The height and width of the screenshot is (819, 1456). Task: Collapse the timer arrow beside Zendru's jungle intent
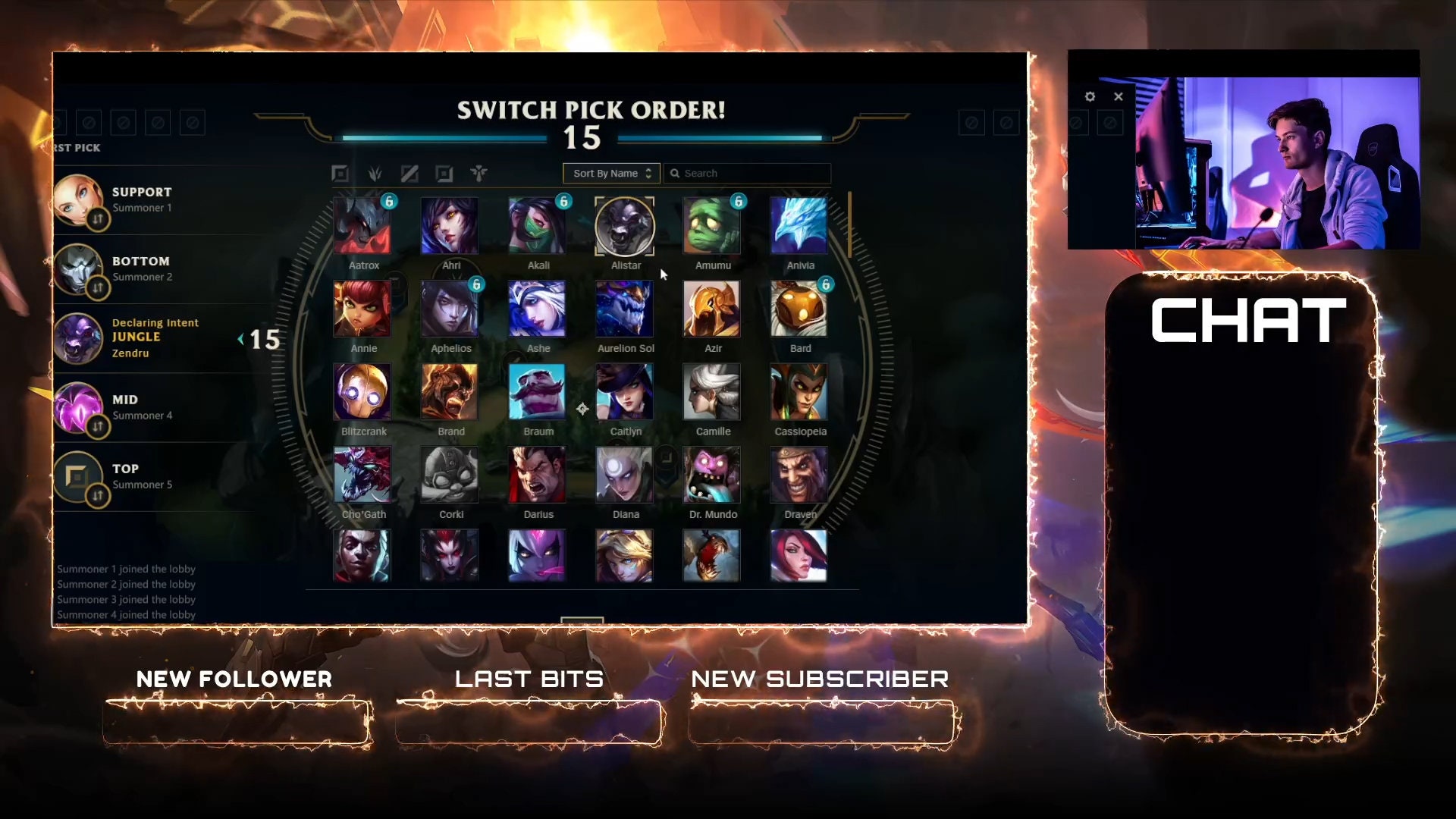click(x=242, y=340)
